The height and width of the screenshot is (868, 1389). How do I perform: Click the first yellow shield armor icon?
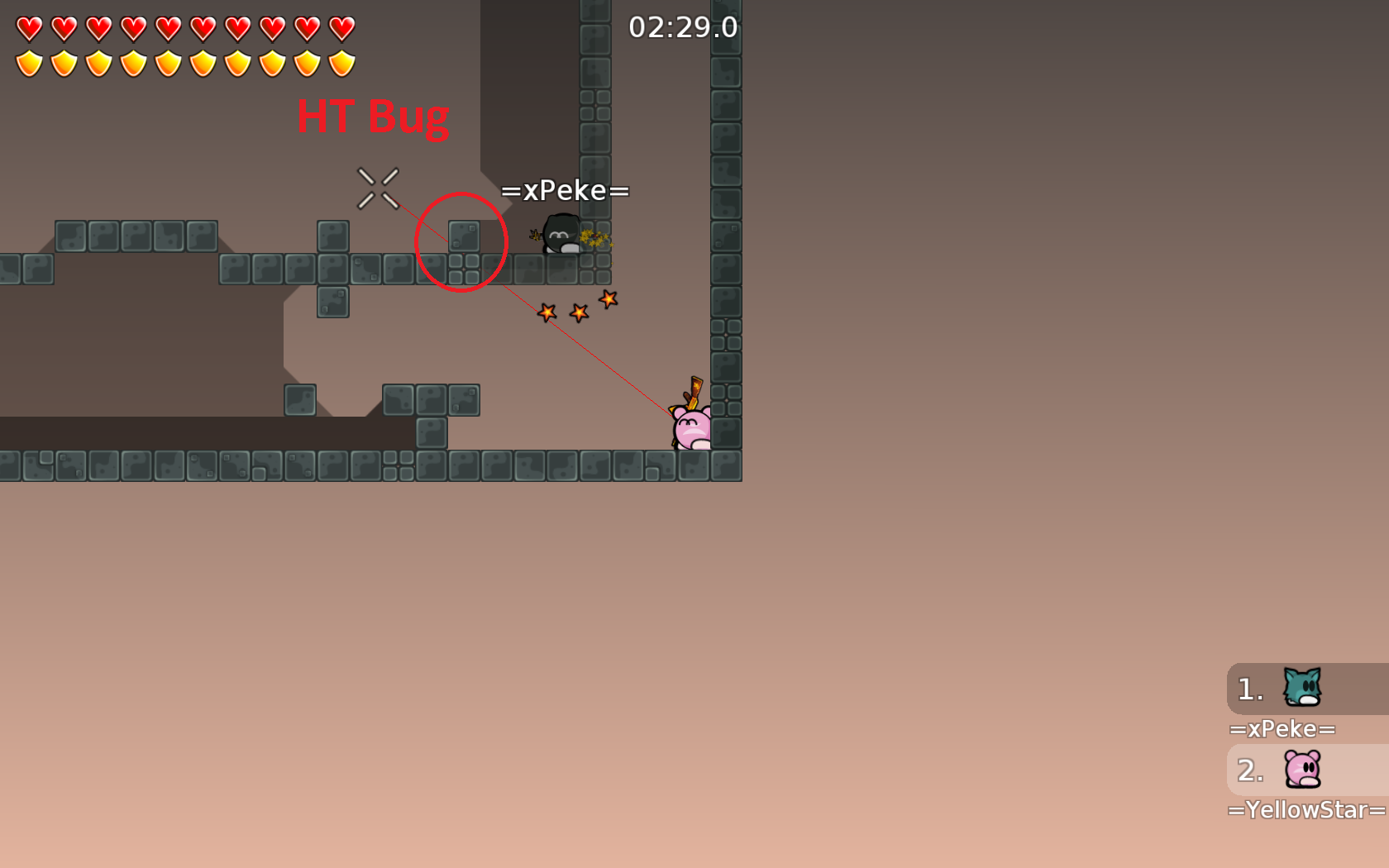click(x=30, y=62)
